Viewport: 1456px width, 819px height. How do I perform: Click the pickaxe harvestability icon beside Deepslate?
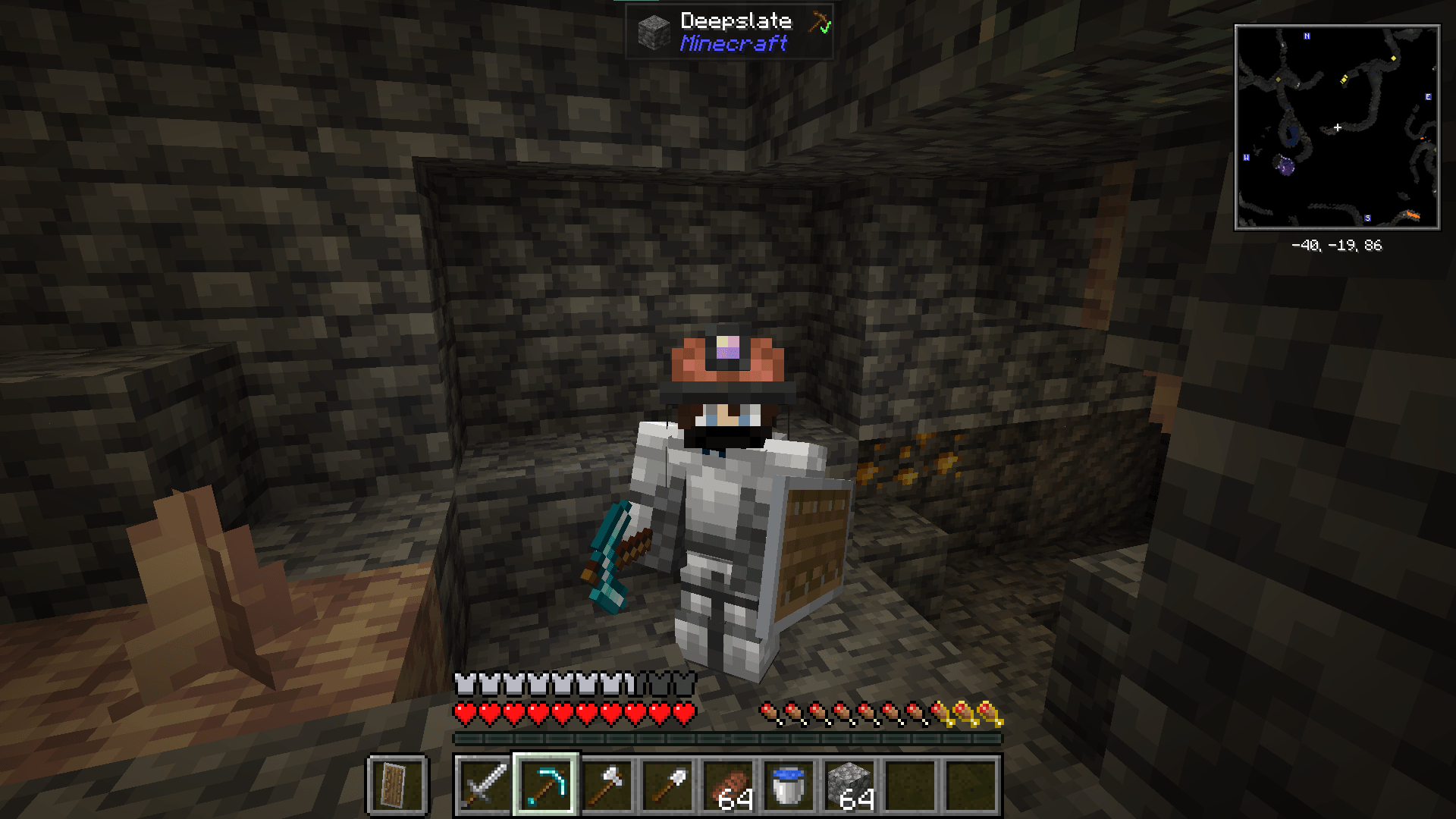pyautogui.click(x=817, y=20)
